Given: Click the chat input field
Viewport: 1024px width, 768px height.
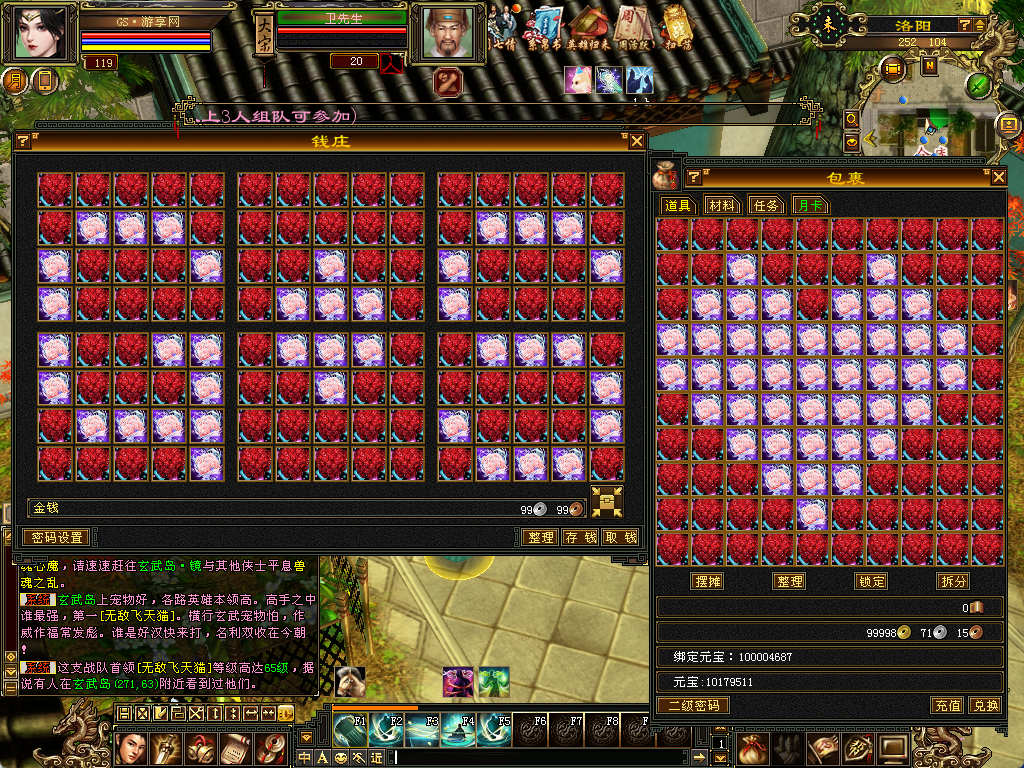Looking at the screenshot, I should 540,757.
